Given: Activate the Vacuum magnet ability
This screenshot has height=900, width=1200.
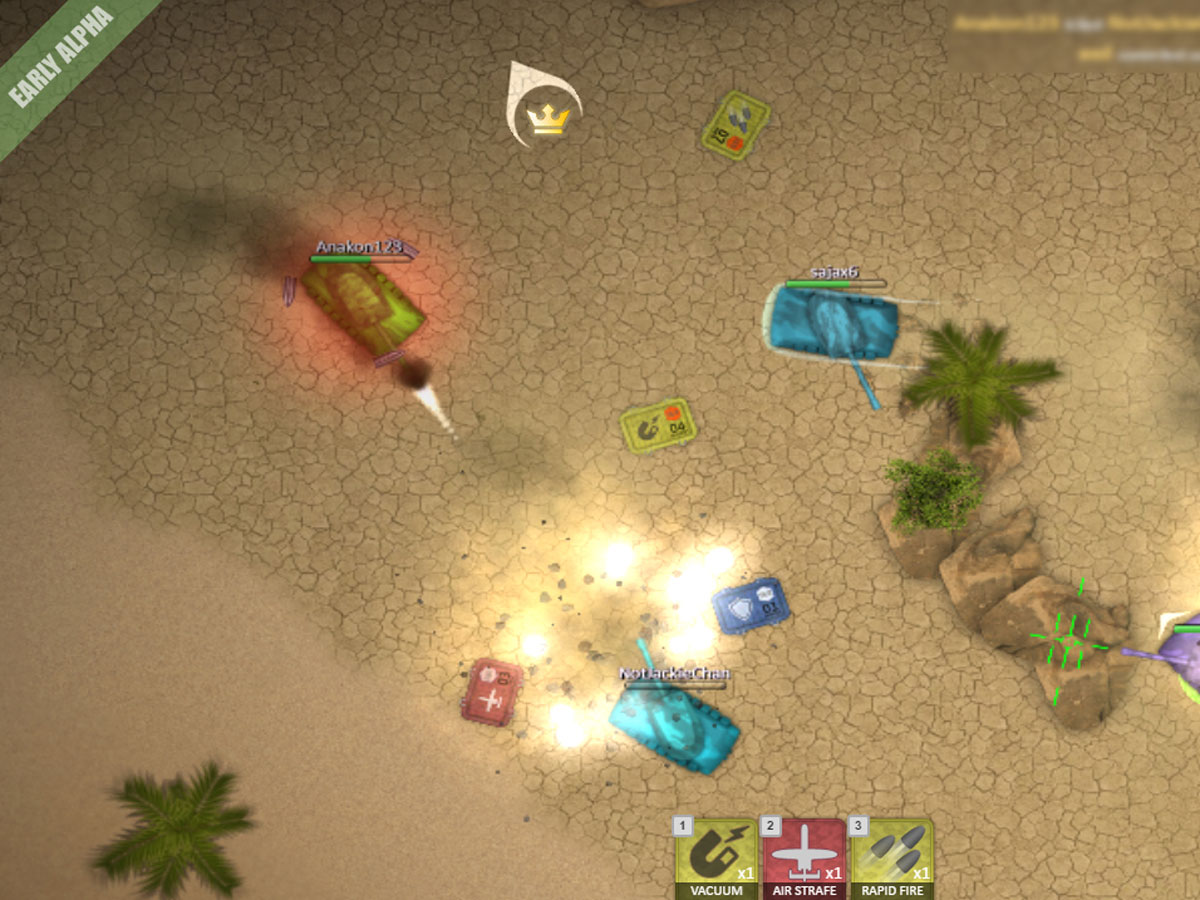Looking at the screenshot, I should tap(716, 856).
